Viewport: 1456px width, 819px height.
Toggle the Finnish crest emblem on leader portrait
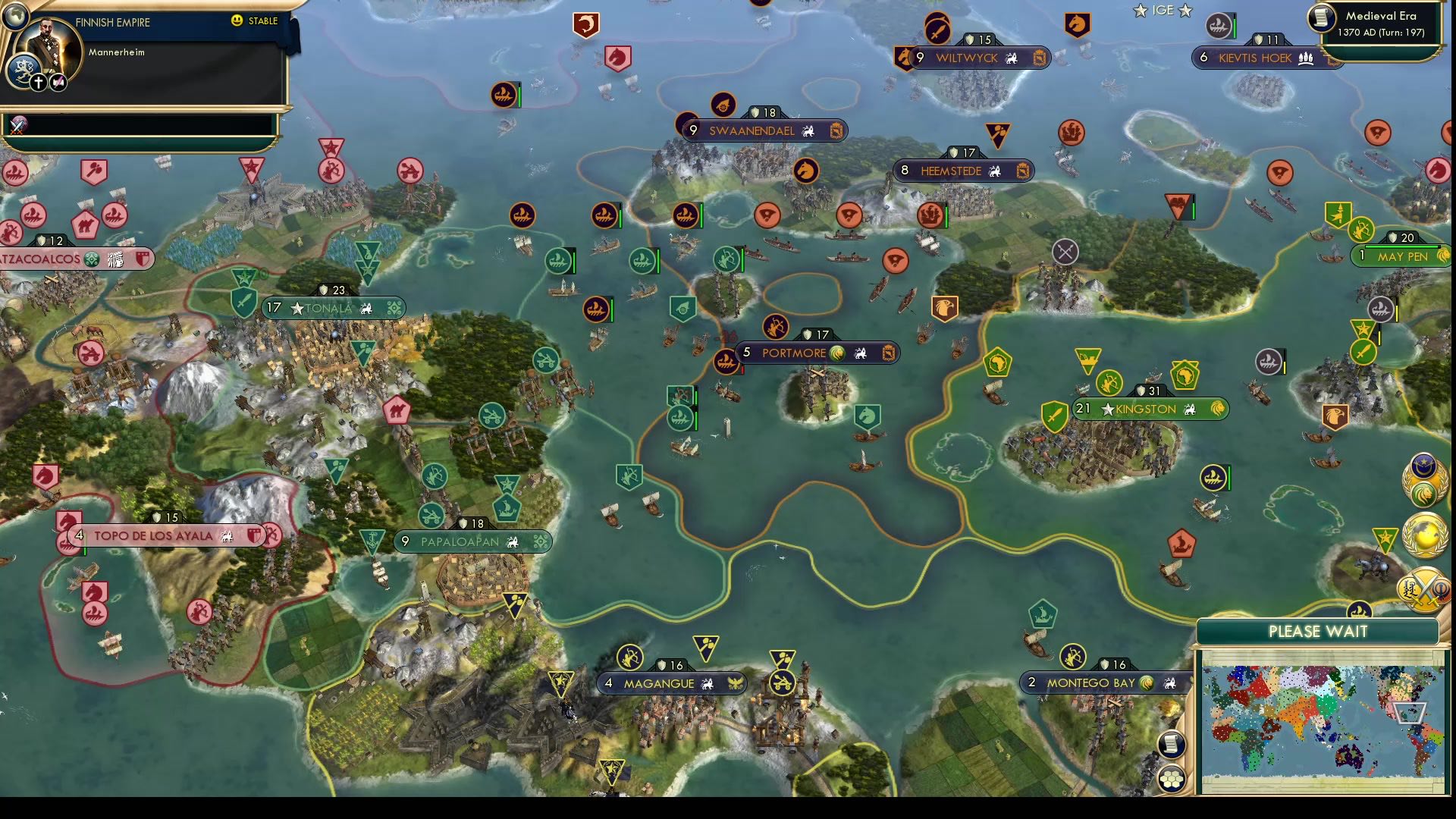(24, 69)
